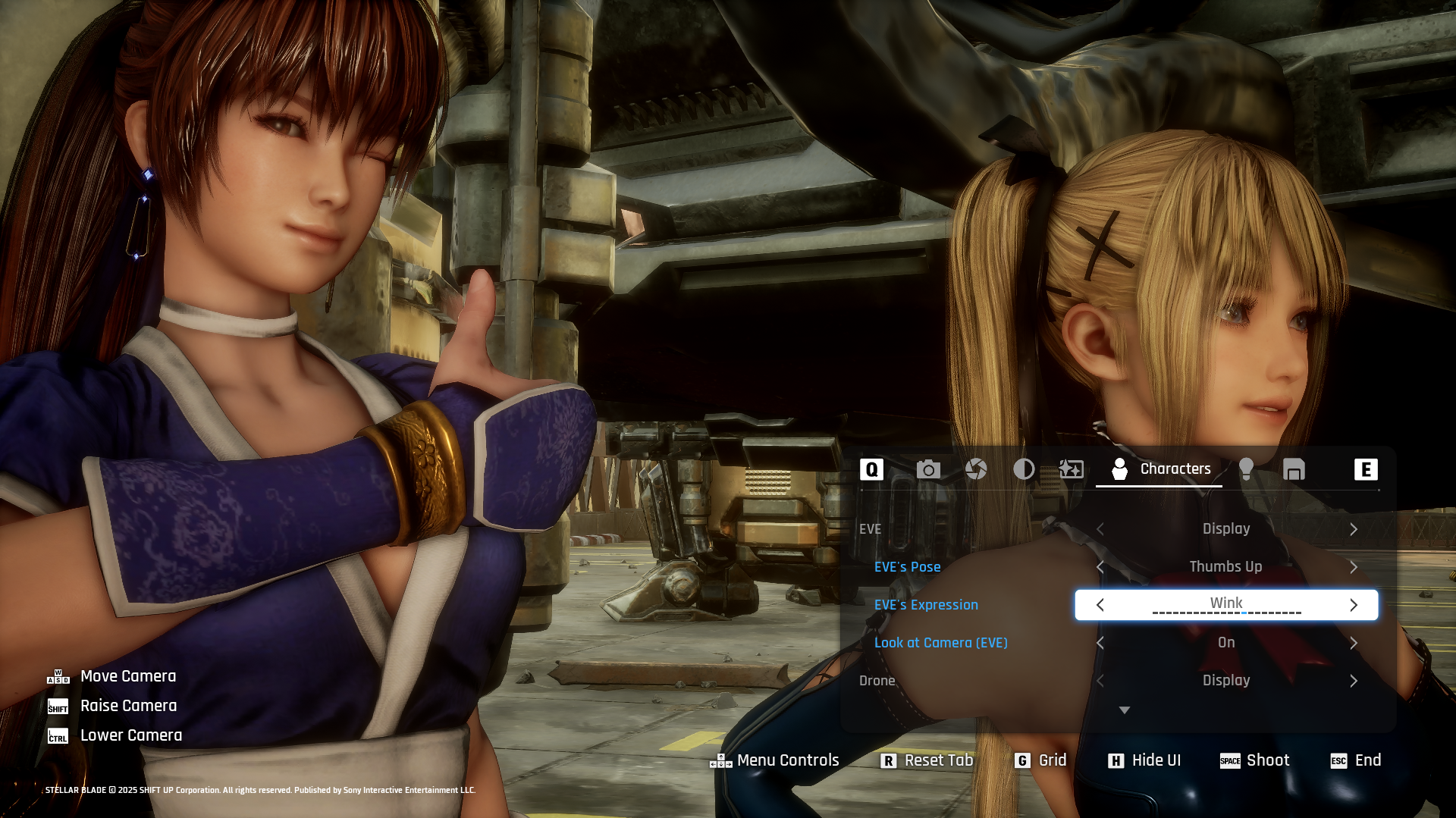Click Hide UI option
Viewport: 1456px width, 818px height.
(x=1145, y=760)
